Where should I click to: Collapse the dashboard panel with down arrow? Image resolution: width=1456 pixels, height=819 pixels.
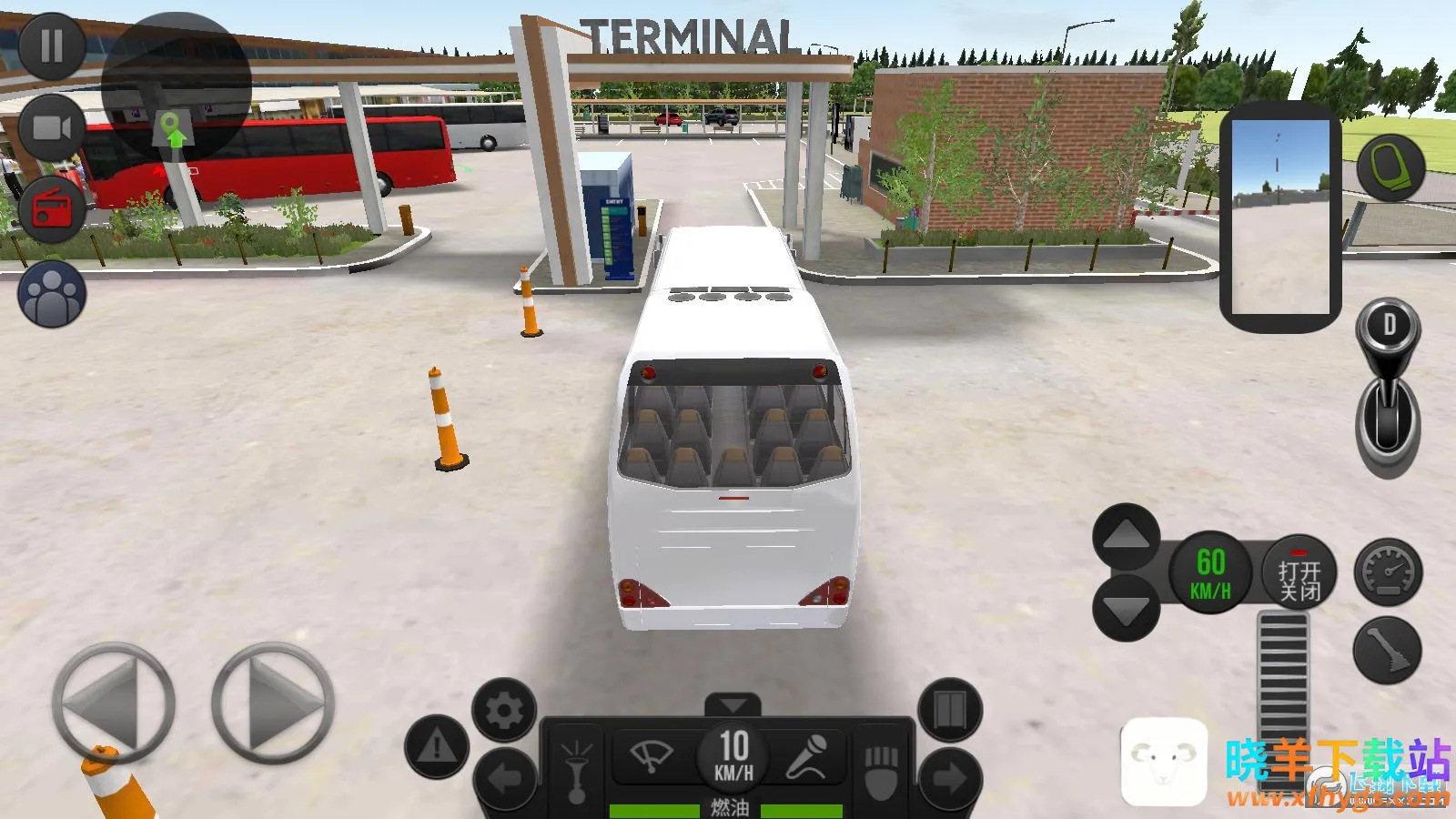733,705
